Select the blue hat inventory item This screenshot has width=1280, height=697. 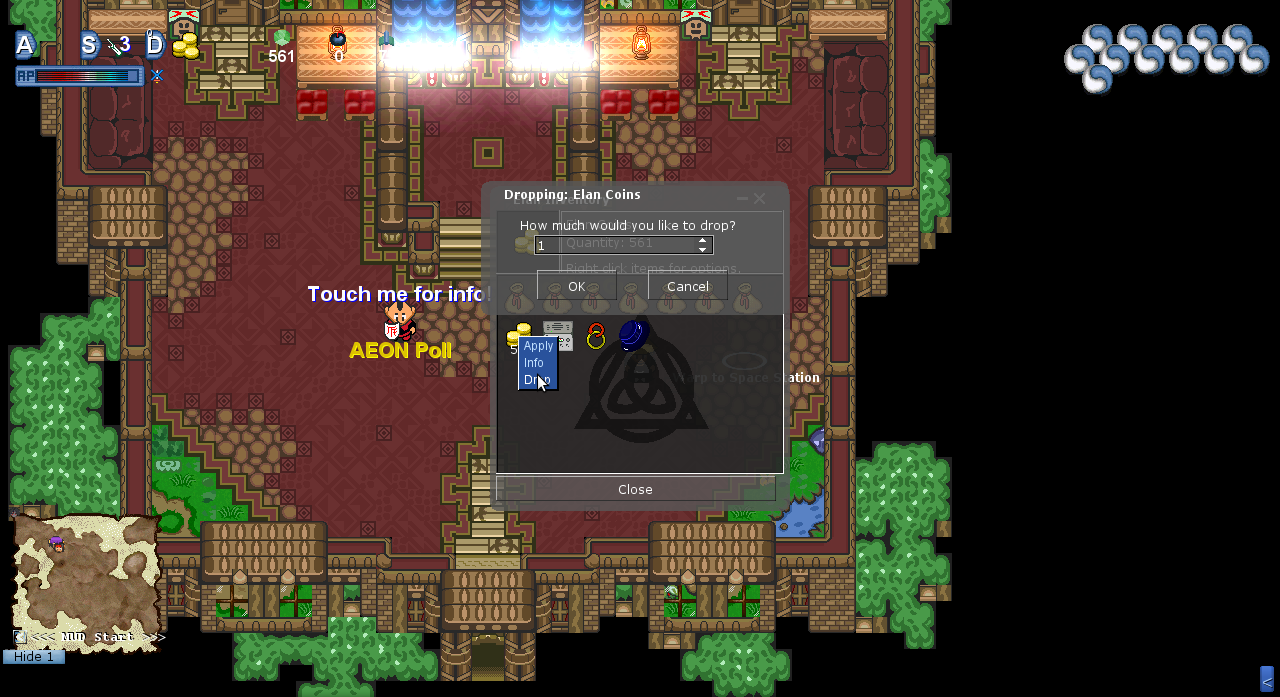pos(633,334)
